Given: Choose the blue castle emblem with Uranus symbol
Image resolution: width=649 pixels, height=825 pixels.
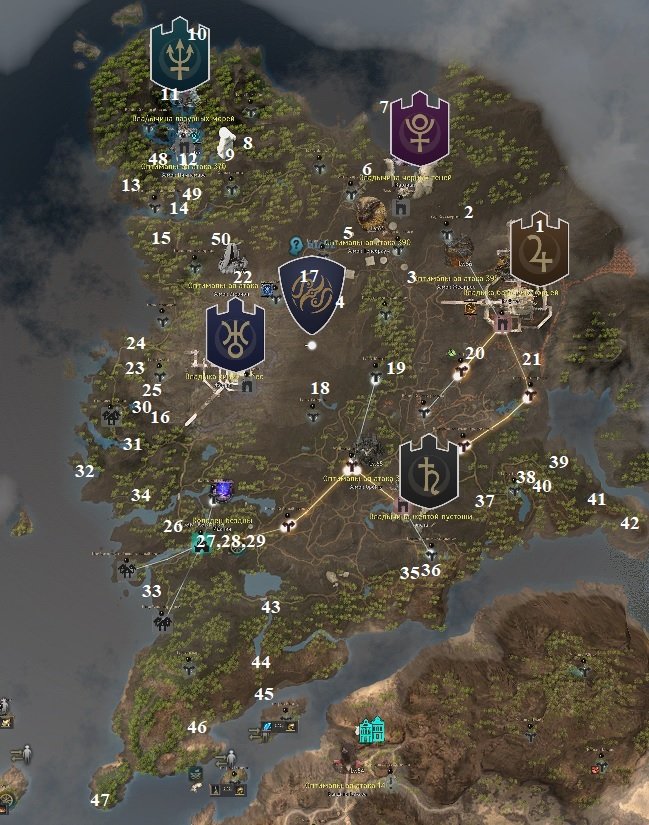Looking at the screenshot, I should pyautogui.click(x=235, y=336).
